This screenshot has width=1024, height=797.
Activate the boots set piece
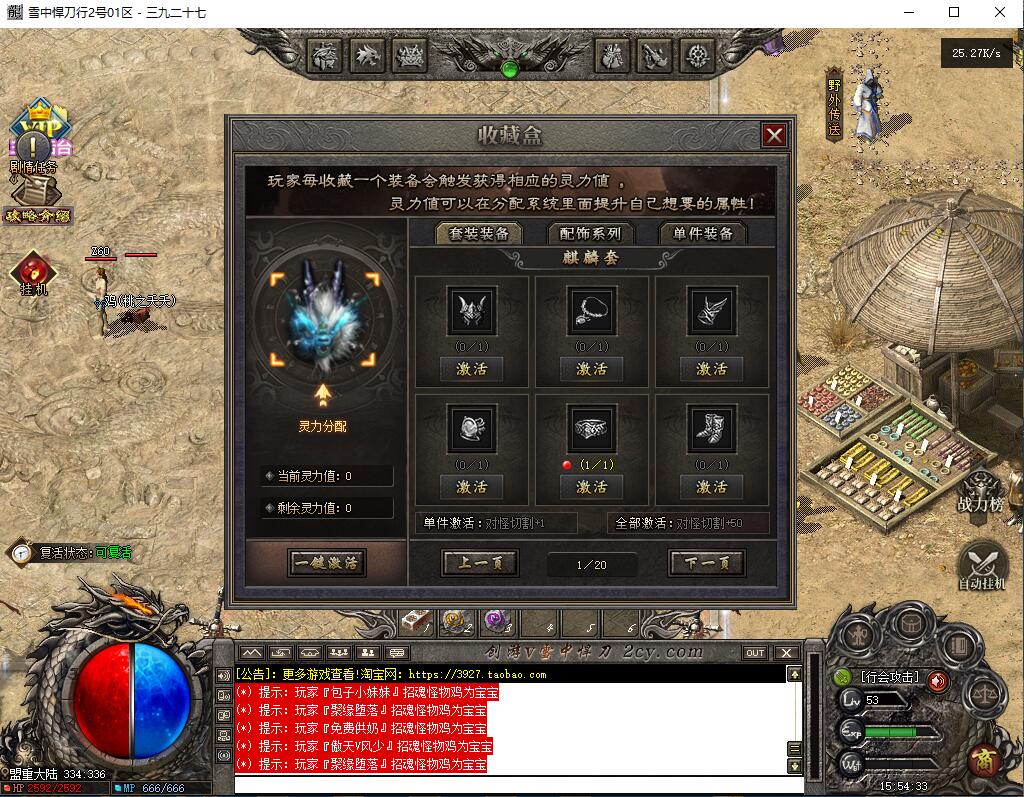coord(711,487)
